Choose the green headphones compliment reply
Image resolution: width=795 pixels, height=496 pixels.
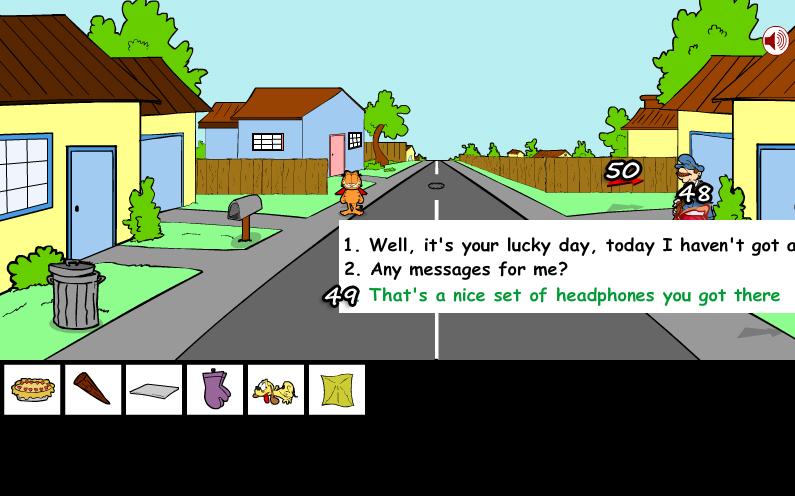click(x=574, y=295)
